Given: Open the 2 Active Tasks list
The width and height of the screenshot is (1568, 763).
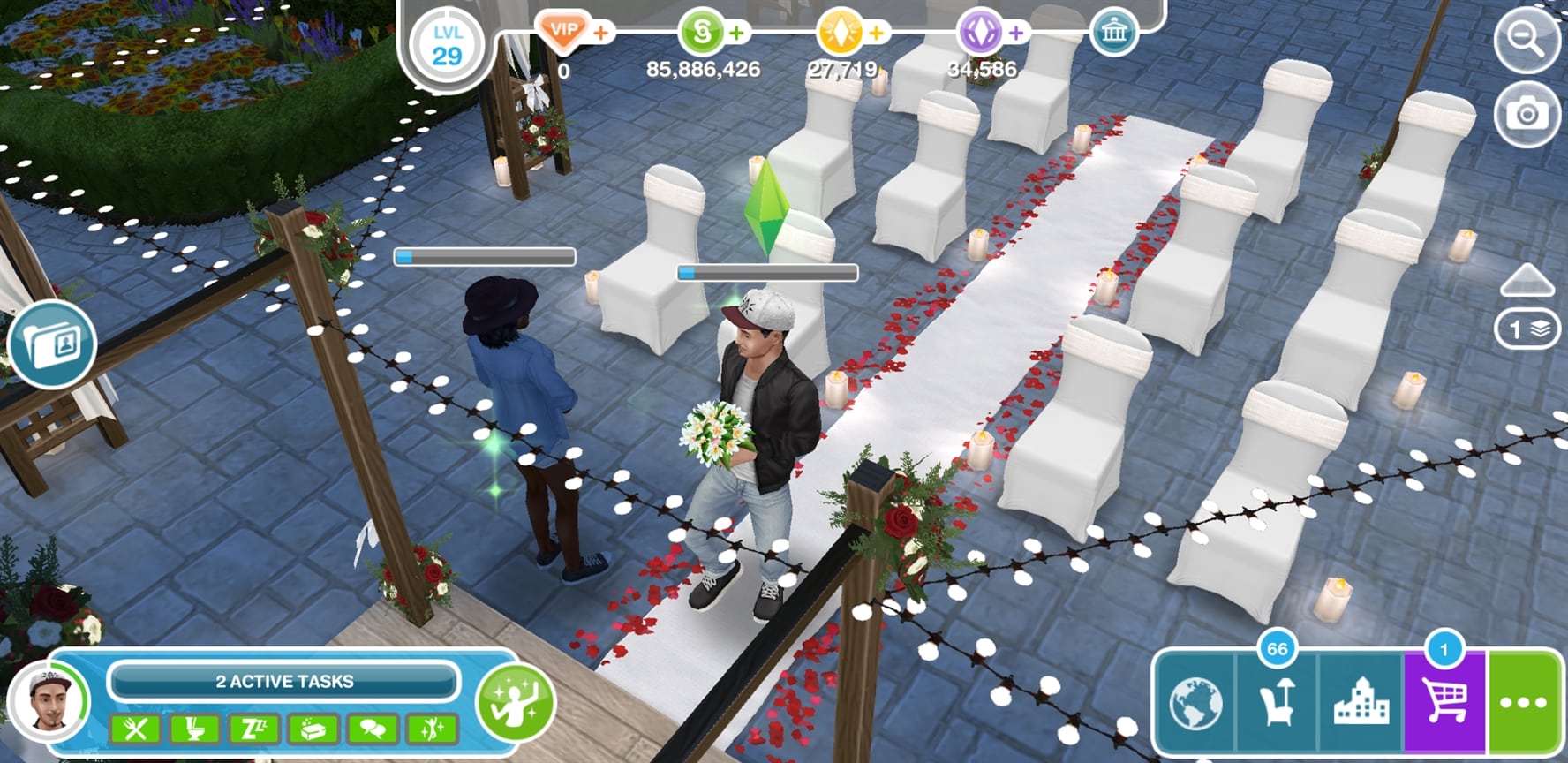Looking at the screenshot, I should [284, 682].
